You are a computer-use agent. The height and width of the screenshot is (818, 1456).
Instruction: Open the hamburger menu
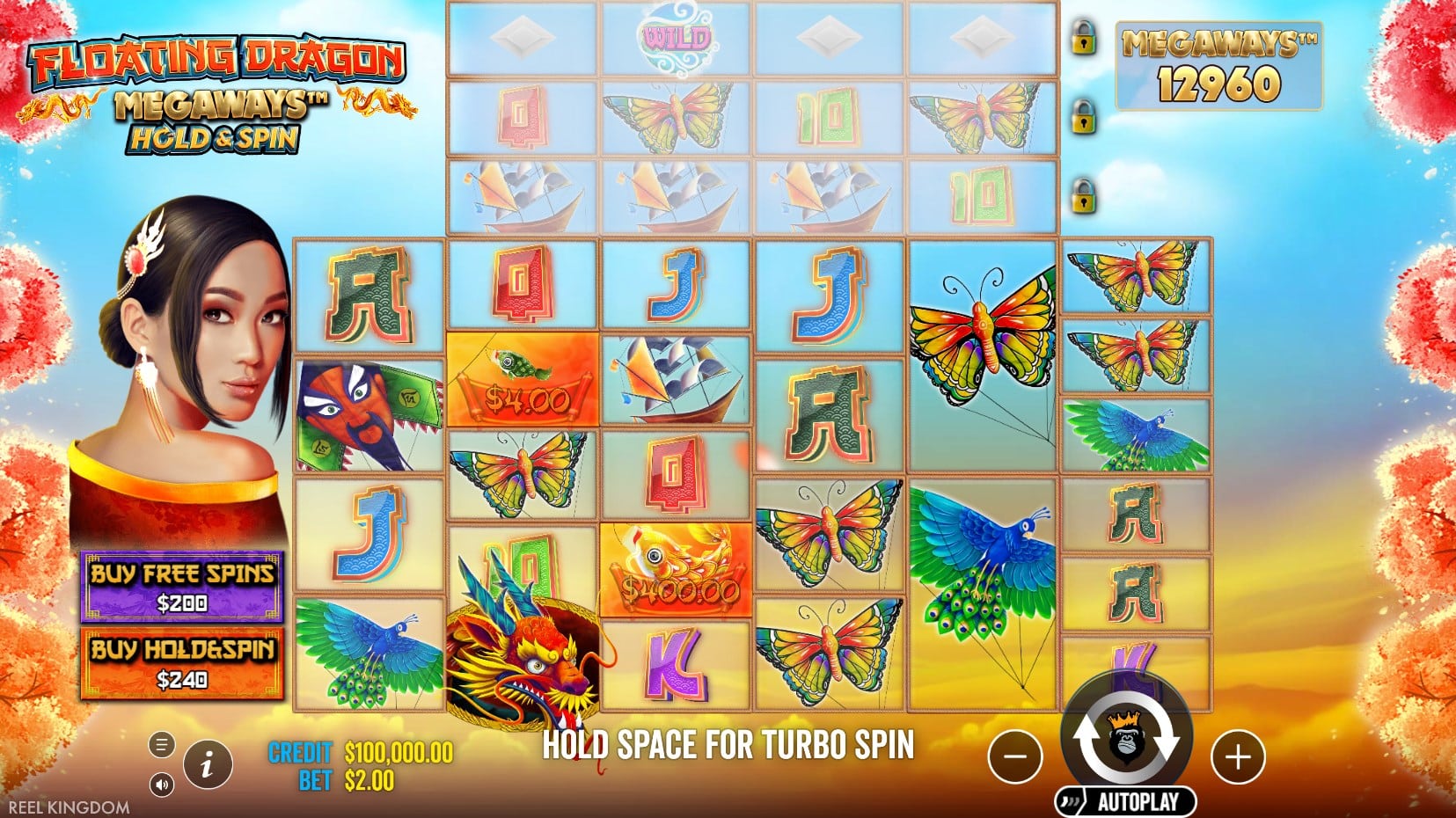[161, 745]
